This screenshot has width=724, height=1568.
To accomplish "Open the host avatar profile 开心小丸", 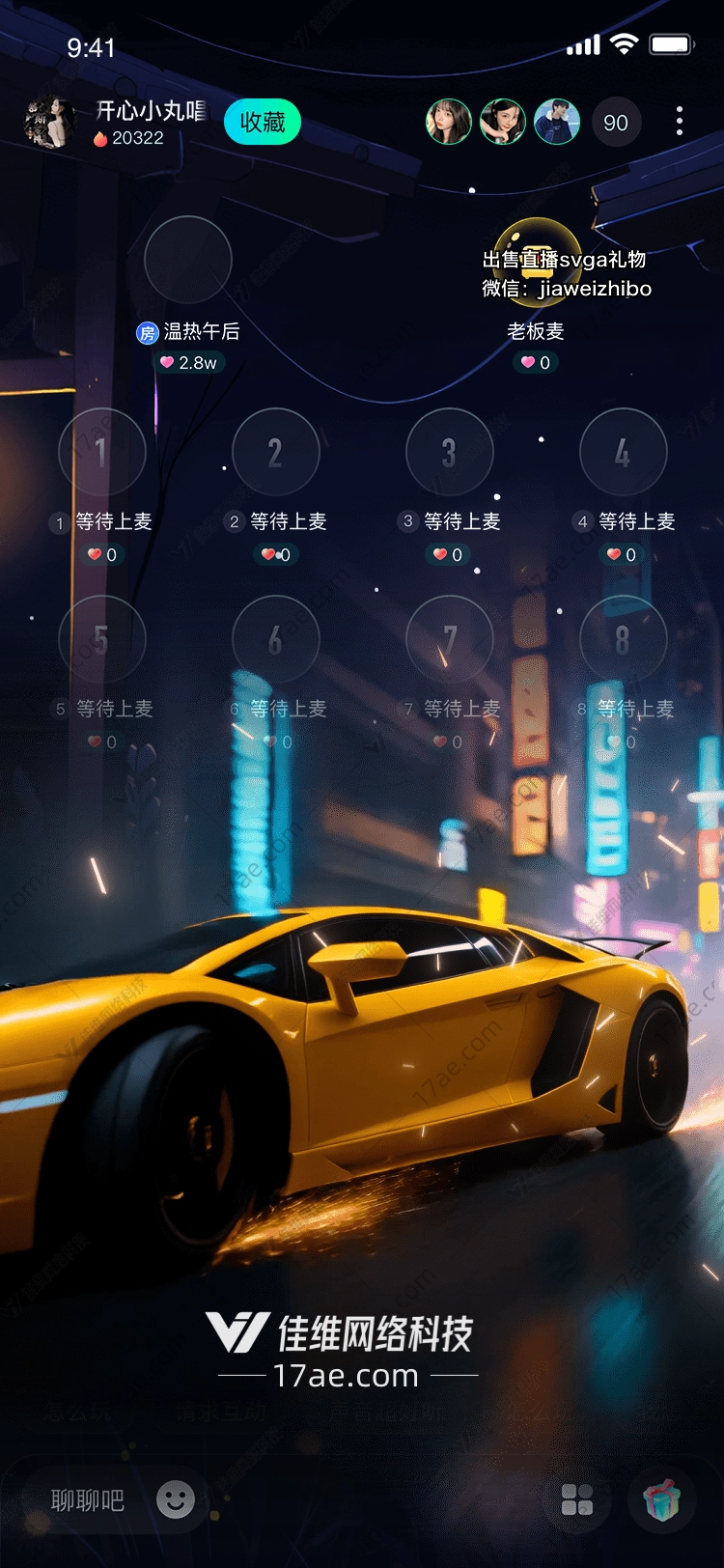I will click(x=48, y=123).
